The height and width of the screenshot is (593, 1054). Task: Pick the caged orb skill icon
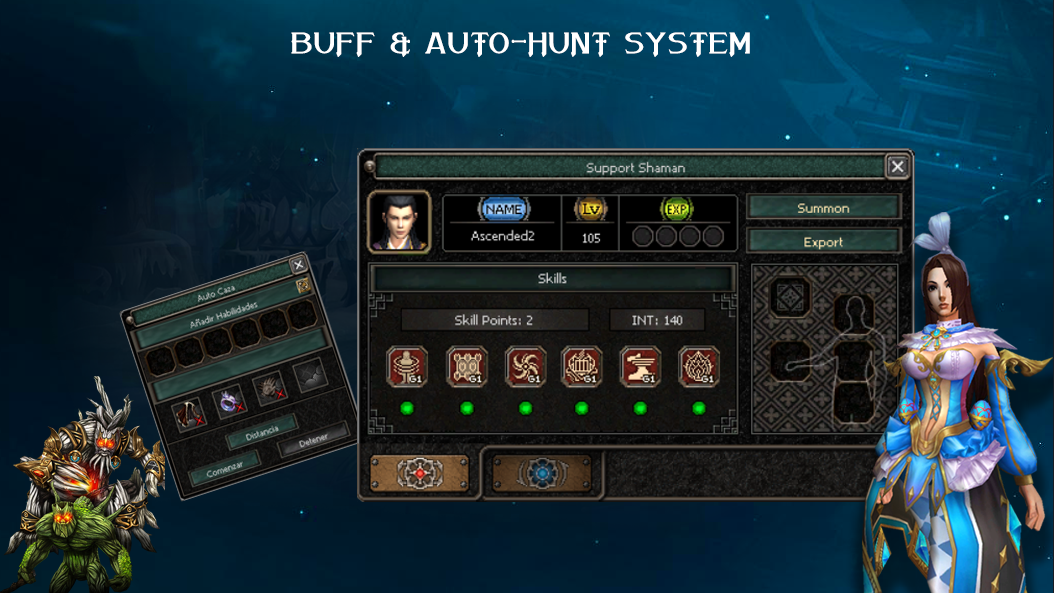pyautogui.click(x=582, y=367)
